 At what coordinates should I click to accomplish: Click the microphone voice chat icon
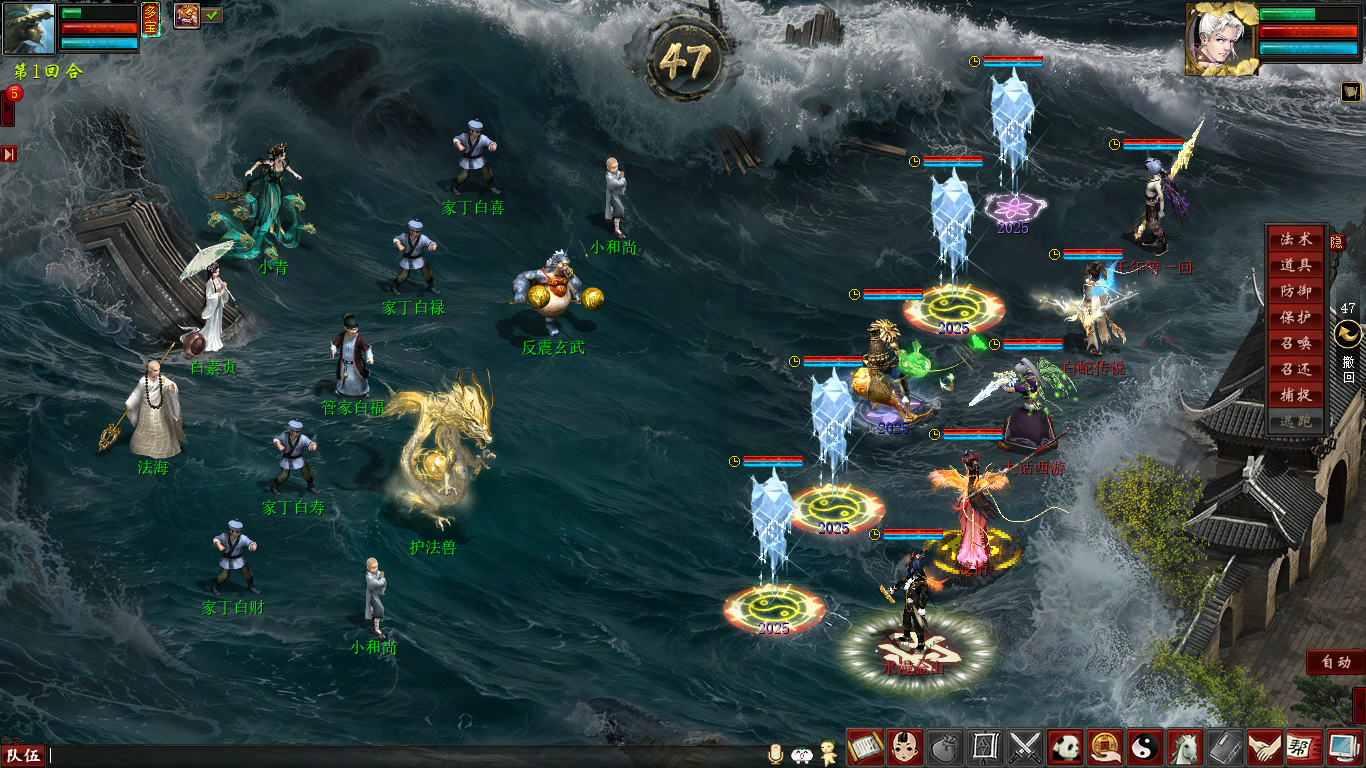tap(774, 754)
